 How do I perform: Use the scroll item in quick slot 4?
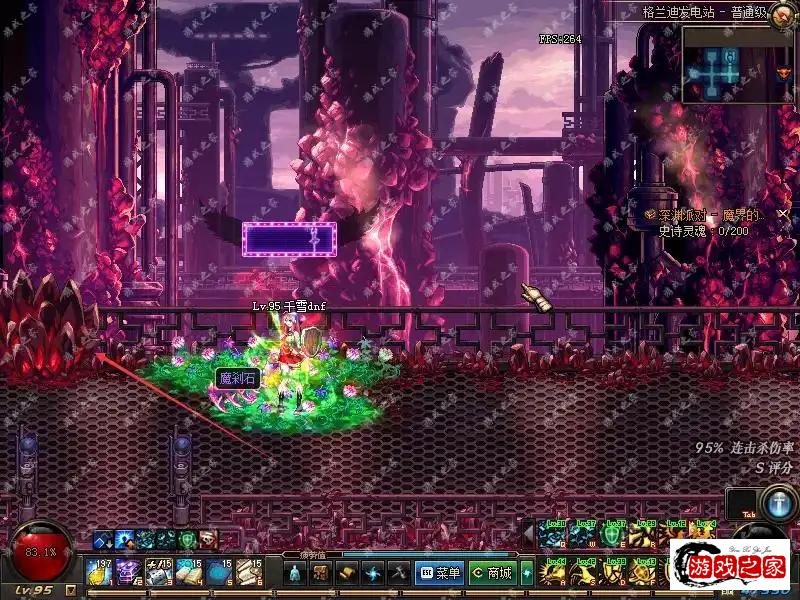[190, 572]
